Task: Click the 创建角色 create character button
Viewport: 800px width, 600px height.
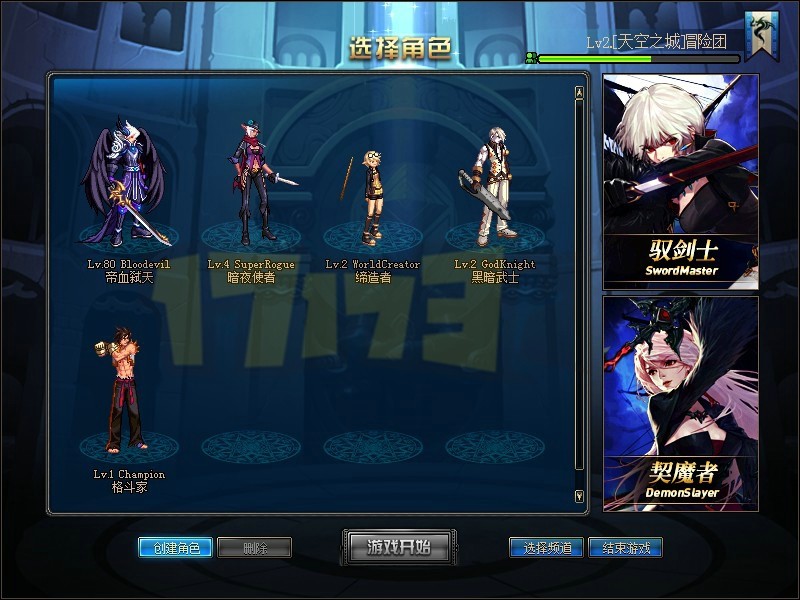Action: [x=175, y=548]
